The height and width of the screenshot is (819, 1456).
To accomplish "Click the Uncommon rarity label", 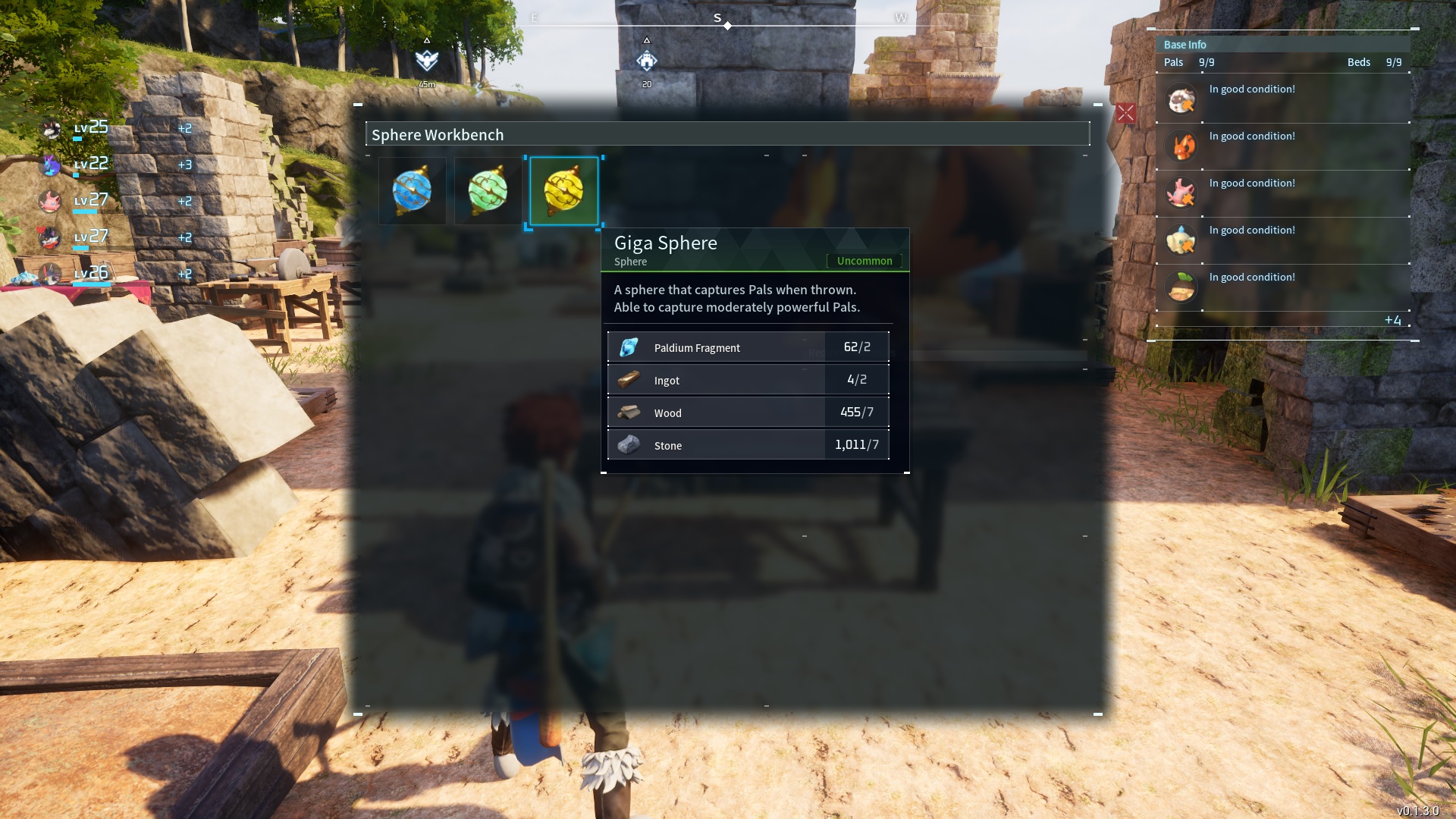I will [x=864, y=261].
